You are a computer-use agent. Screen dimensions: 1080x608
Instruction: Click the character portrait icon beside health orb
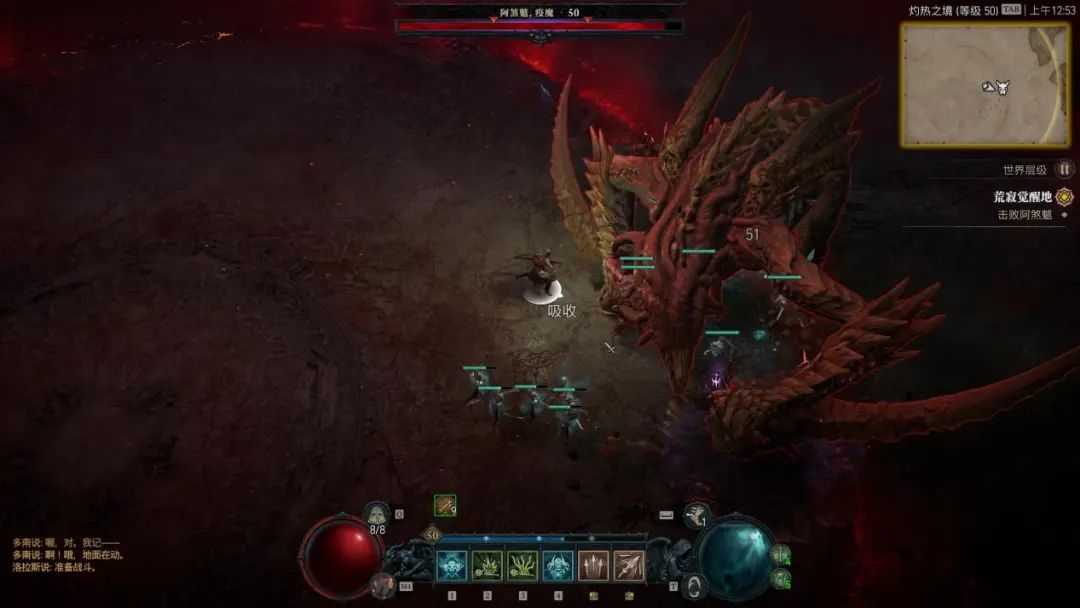(381, 585)
